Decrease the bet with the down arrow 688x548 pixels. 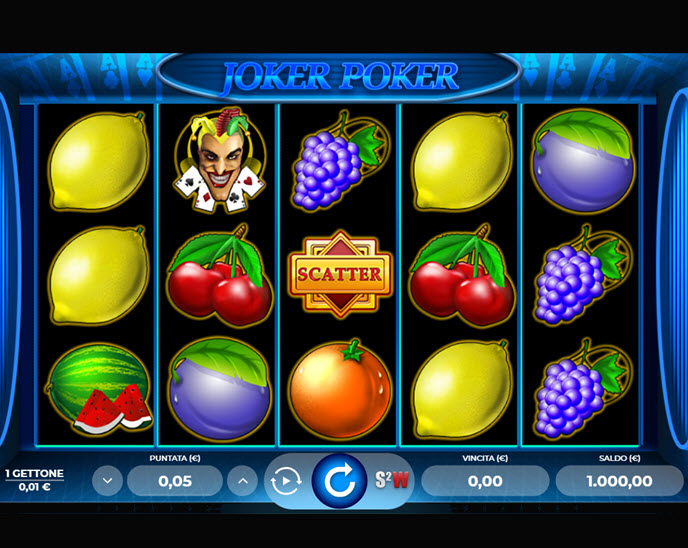(108, 481)
